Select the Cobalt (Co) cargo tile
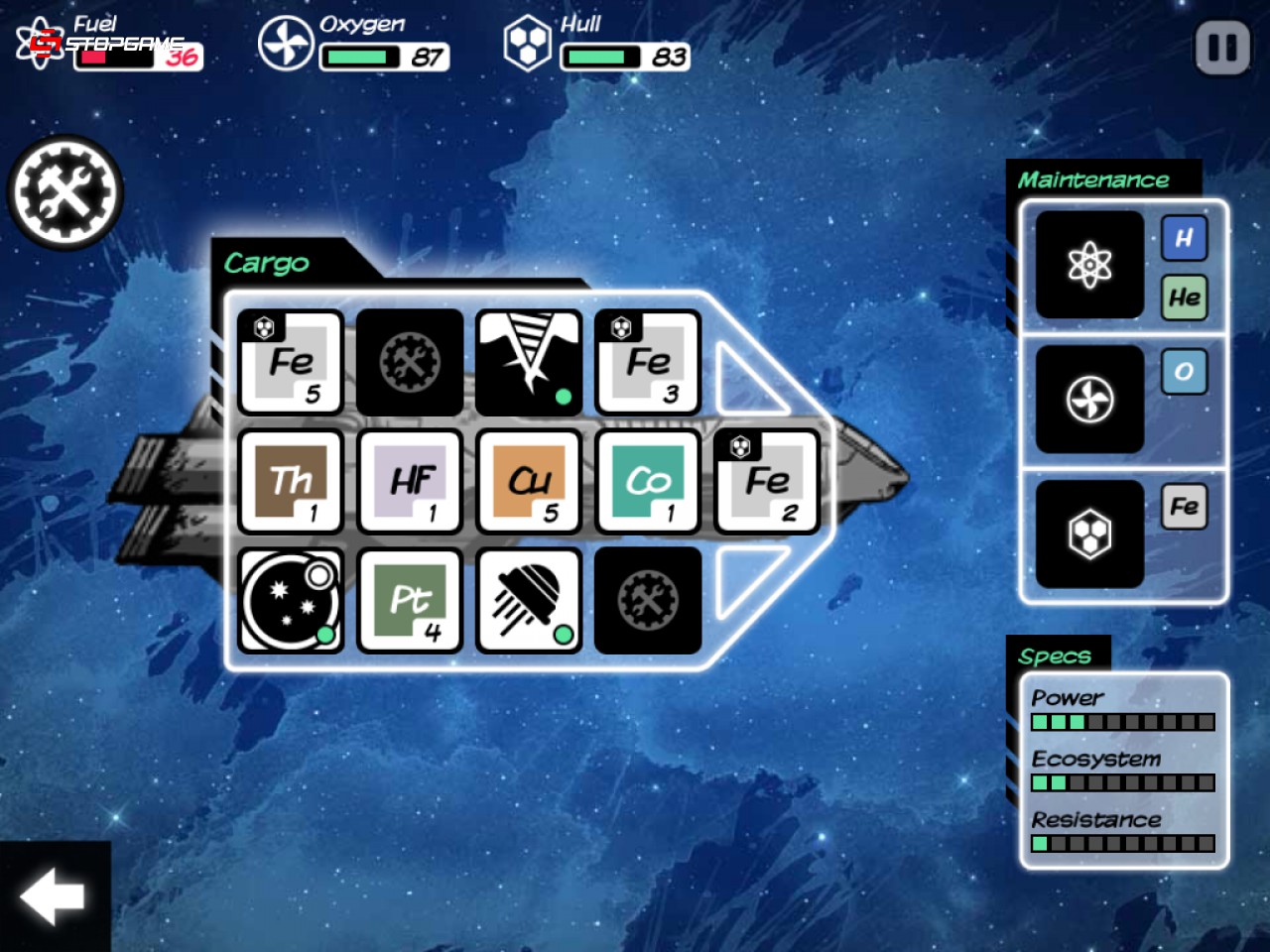The image size is (1270, 952). pyautogui.click(x=648, y=483)
